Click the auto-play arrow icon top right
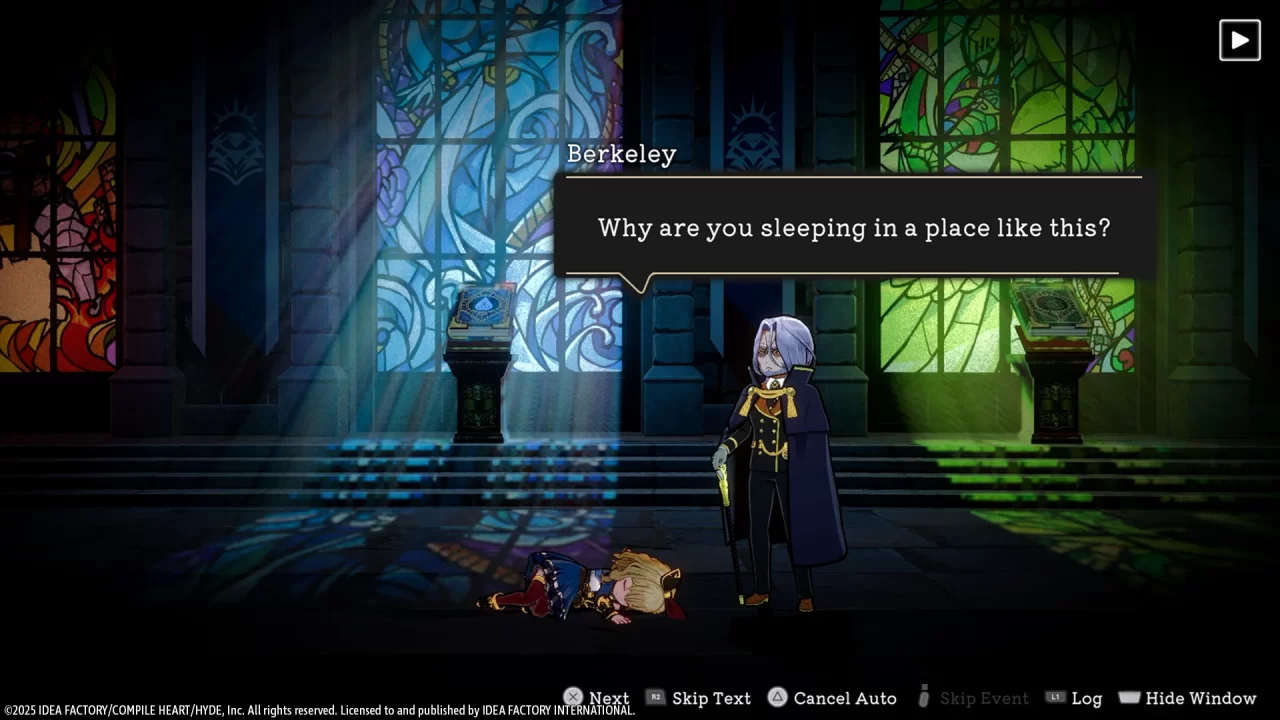 click(x=1239, y=40)
